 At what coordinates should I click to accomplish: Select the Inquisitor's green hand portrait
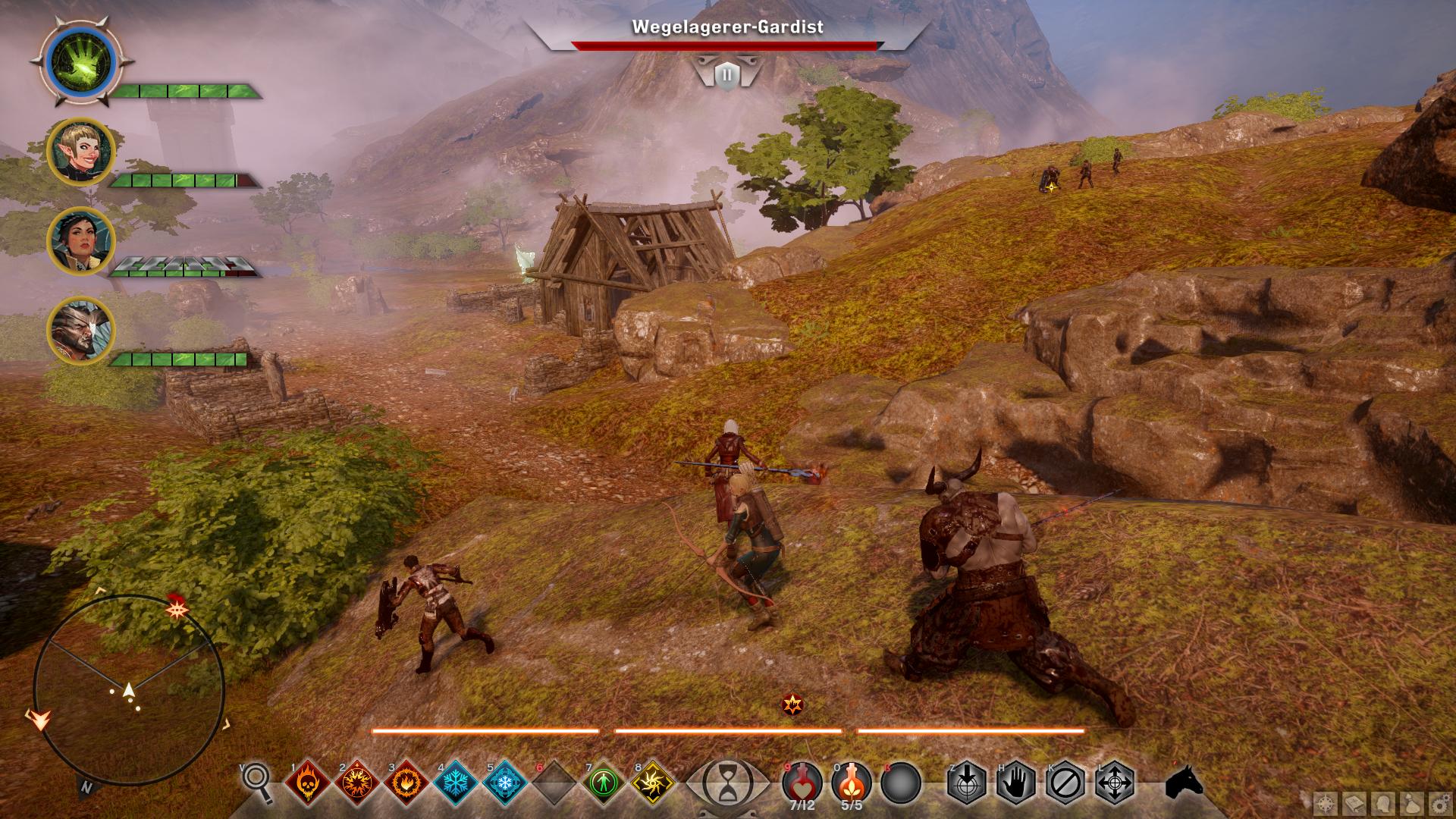pos(80,61)
